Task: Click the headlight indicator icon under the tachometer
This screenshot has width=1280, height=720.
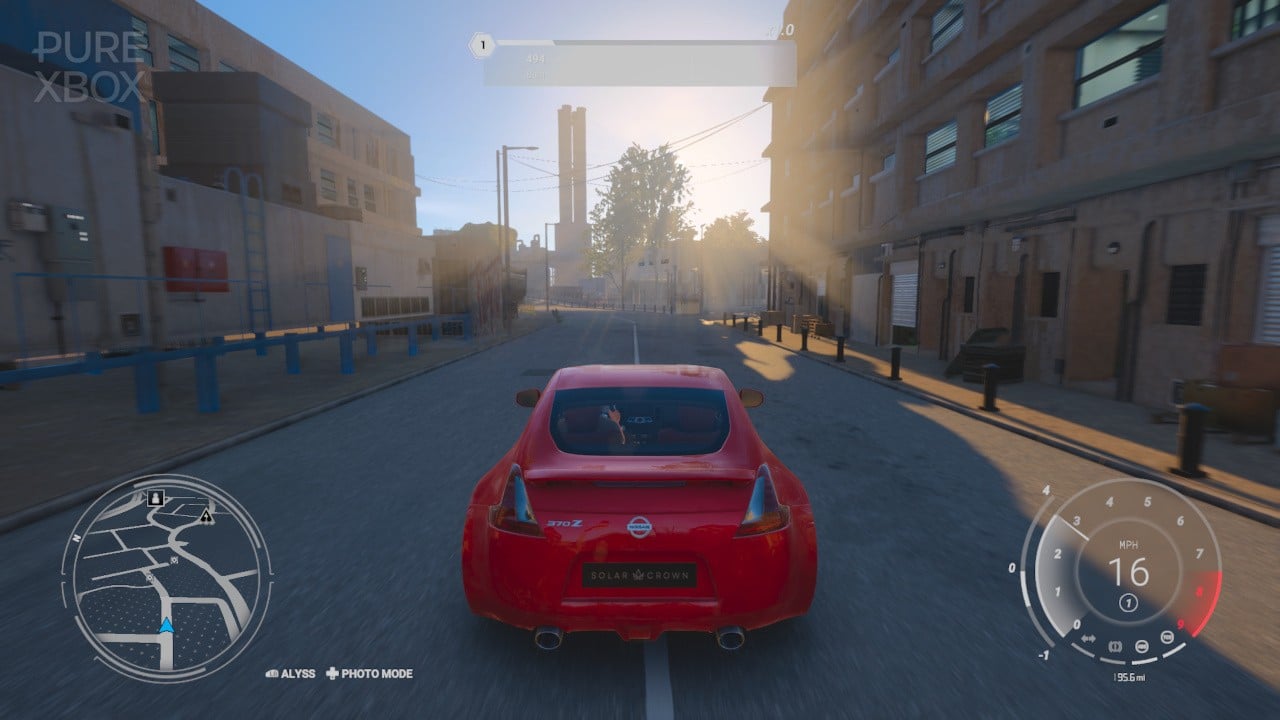Action: (1142, 647)
